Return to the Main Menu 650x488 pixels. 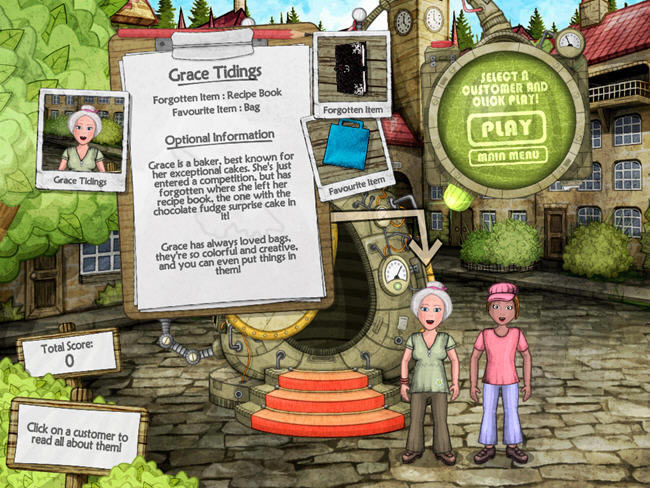click(505, 155)
